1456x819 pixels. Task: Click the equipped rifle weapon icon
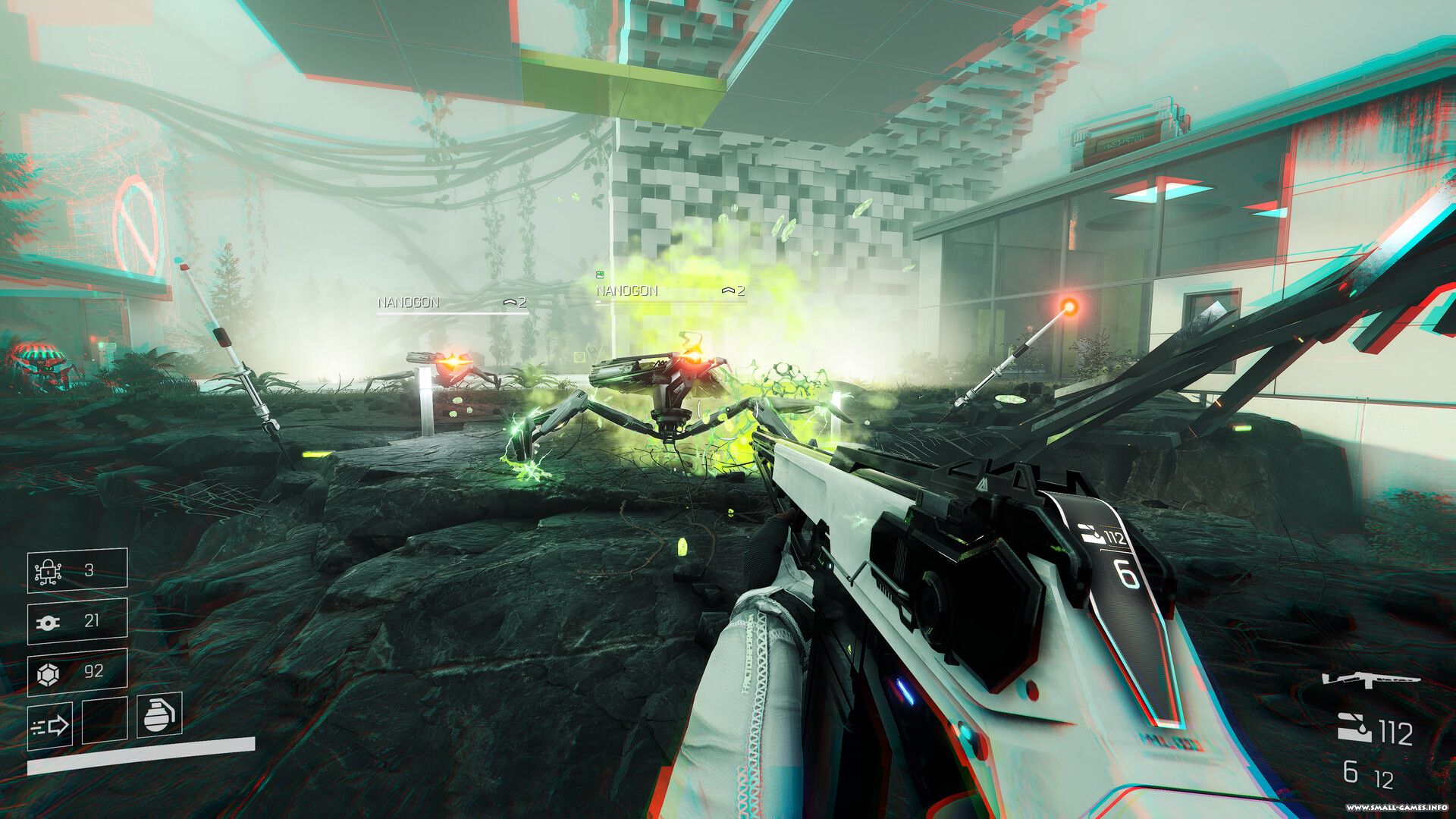[x=1370, y=679]
